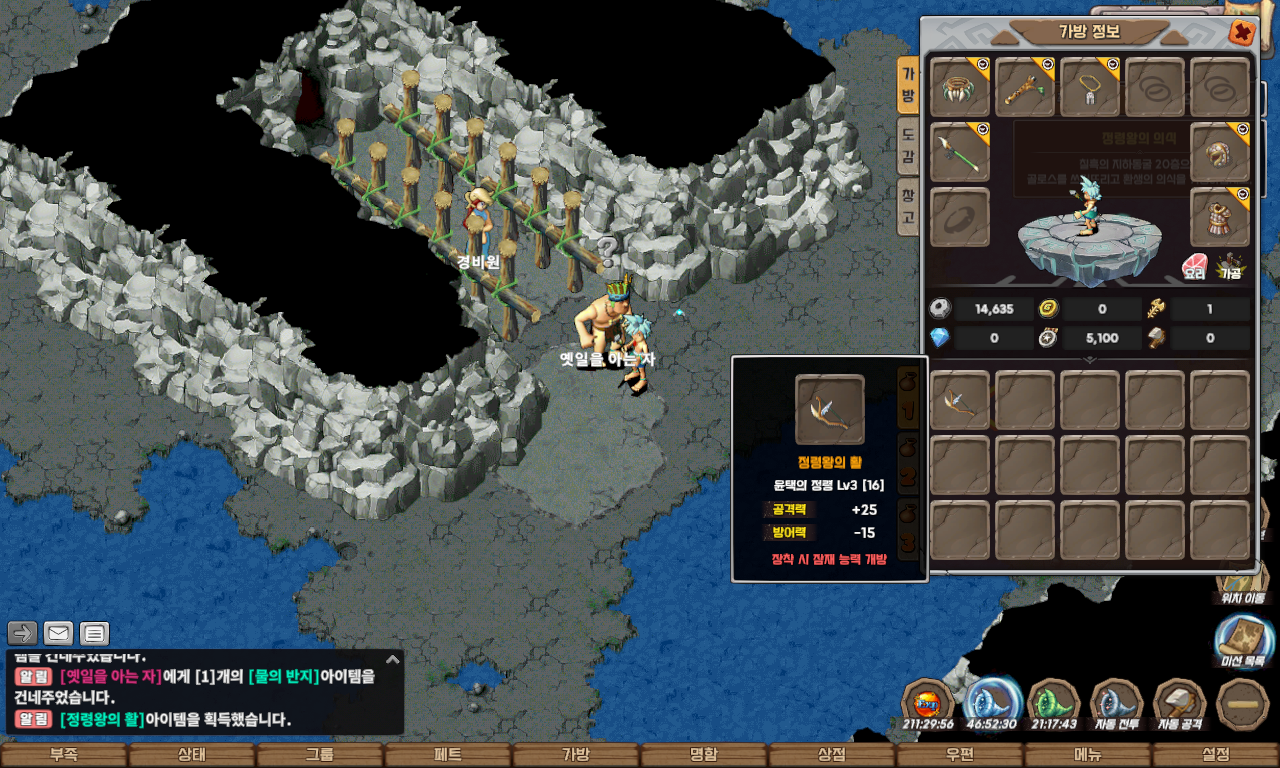Open the 가공 (processing) button
Screen dimensions: 1280x768
[1229, 267]
